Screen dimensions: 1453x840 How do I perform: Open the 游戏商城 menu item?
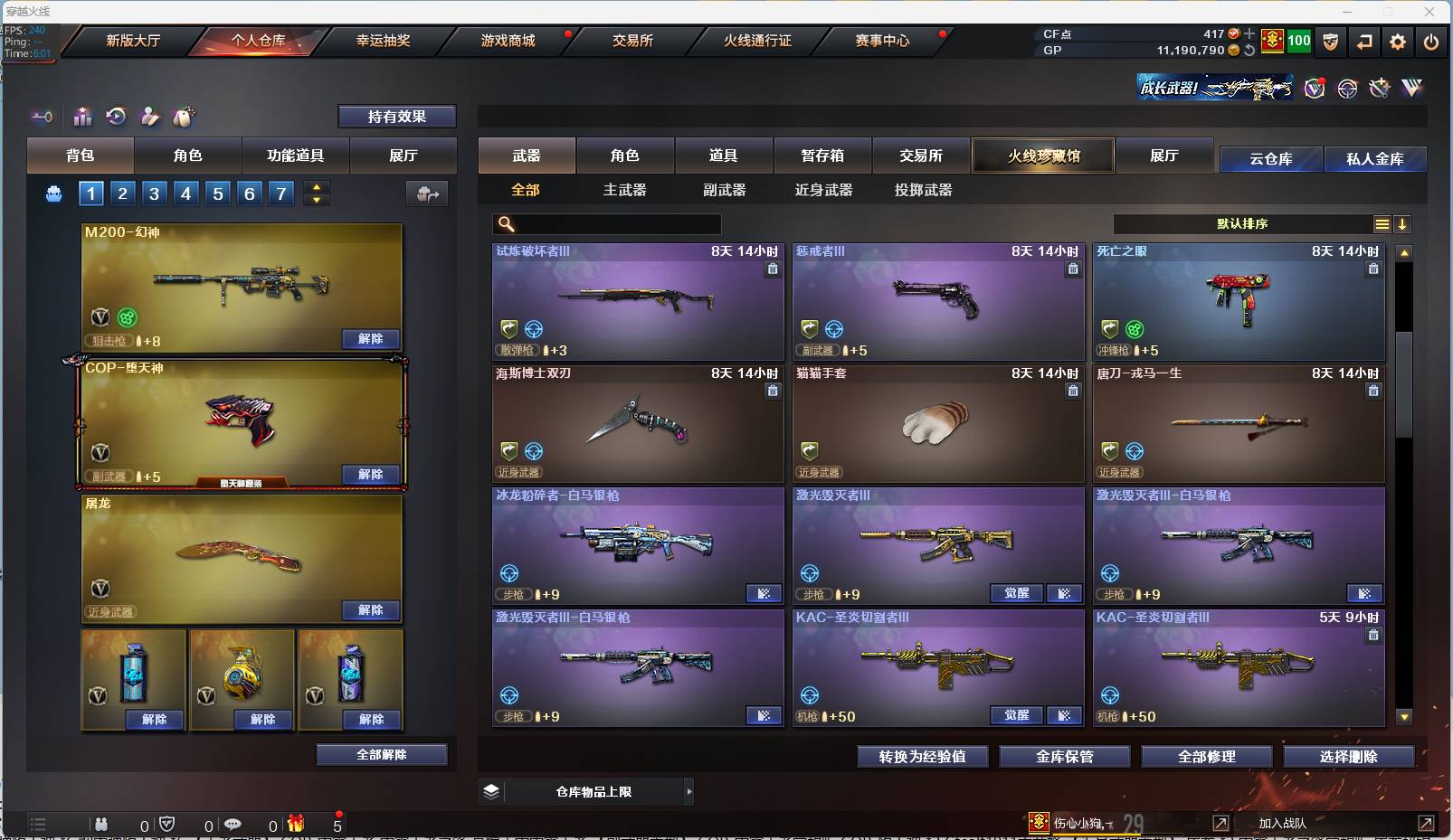(x=508, y=40)
